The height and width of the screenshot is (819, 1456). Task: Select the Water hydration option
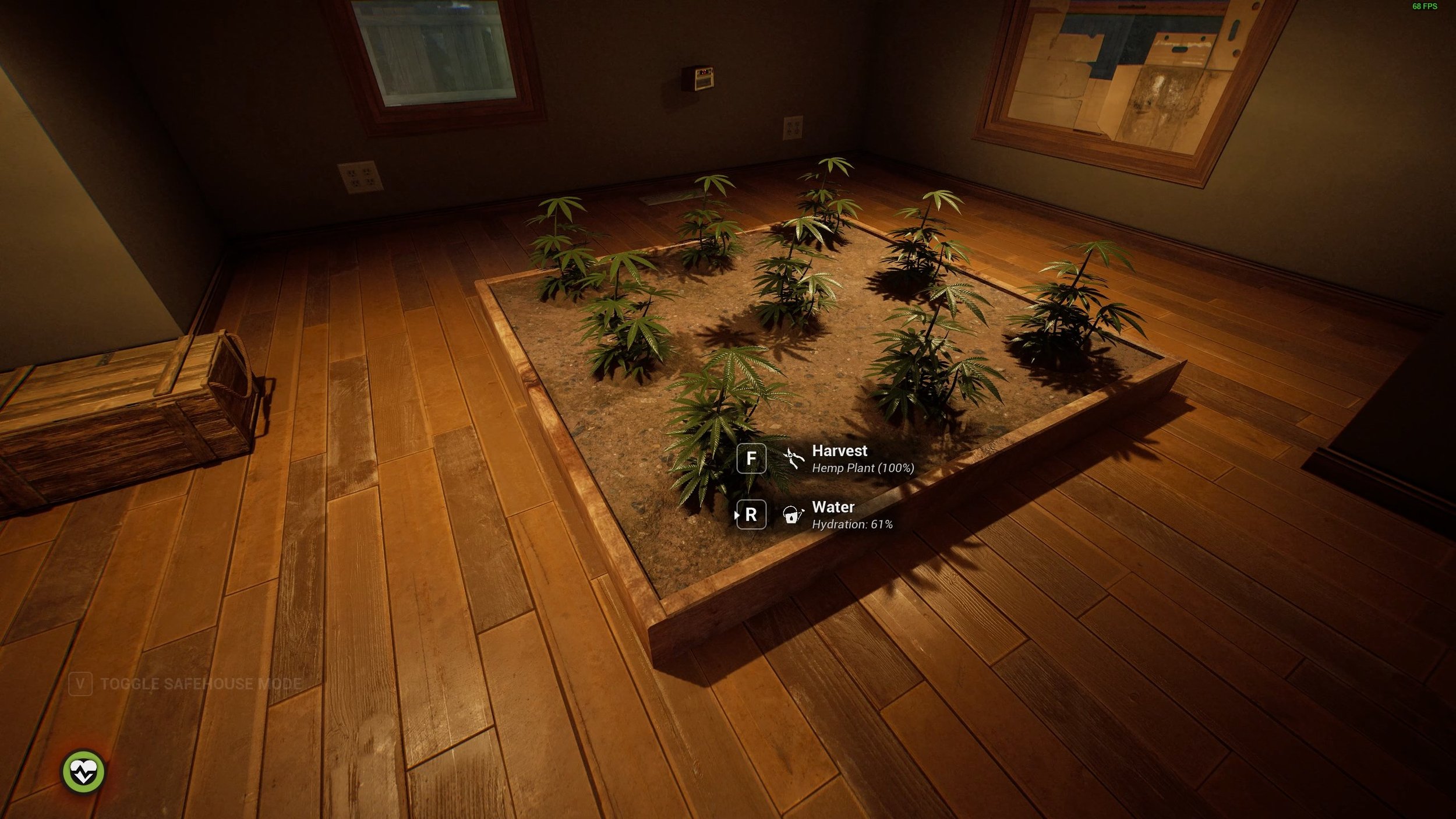(x=833, y=514)
